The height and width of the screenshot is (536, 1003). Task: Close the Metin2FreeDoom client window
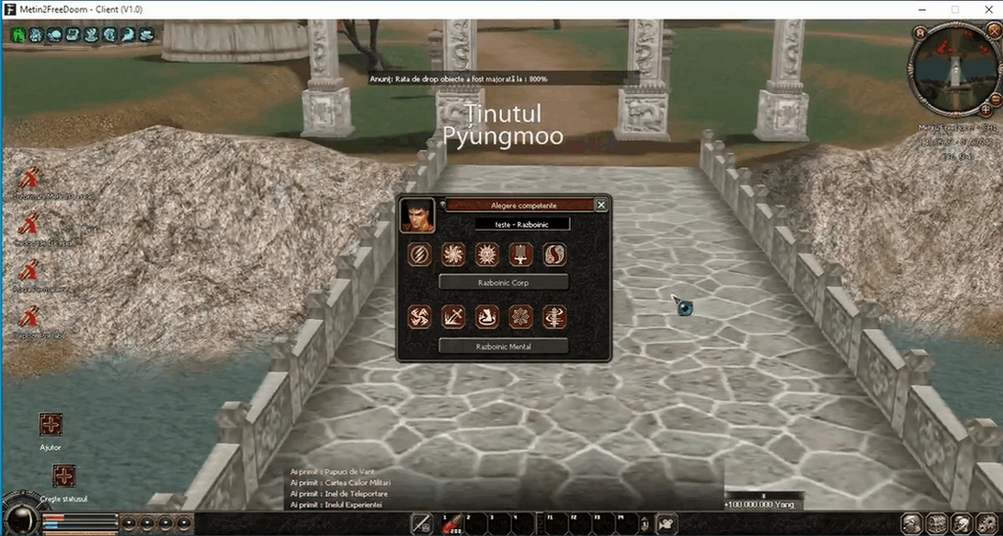tap(983, 9)
